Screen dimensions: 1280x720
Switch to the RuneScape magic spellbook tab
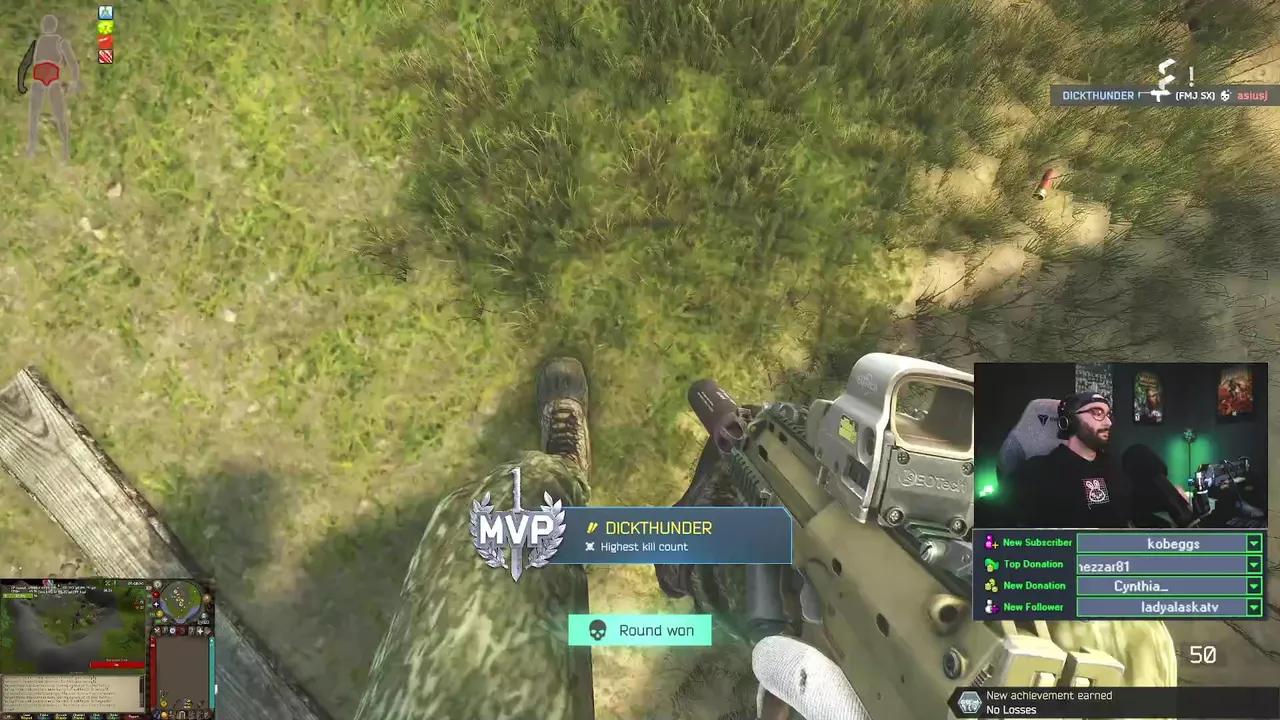click(208, 630)
